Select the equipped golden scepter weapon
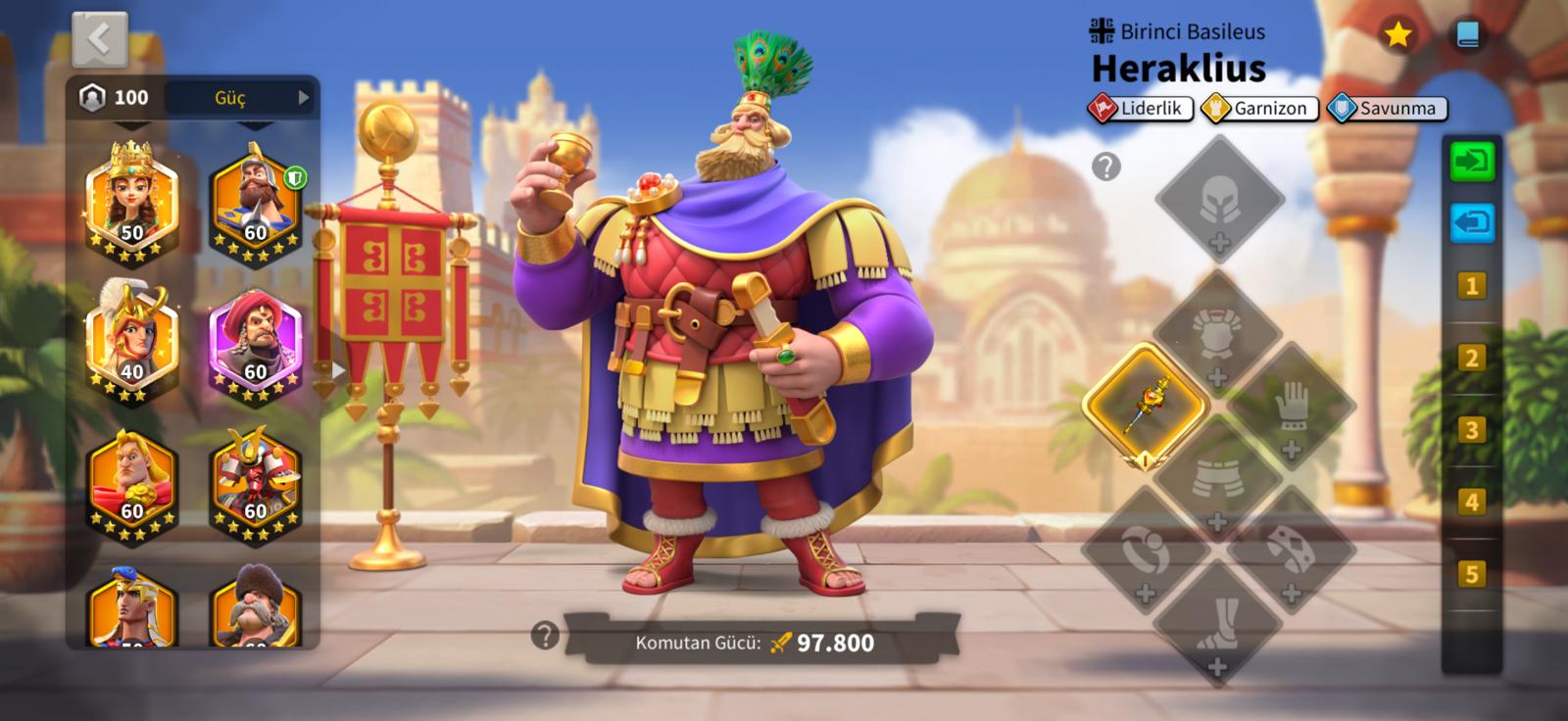 pos(1145,404)
